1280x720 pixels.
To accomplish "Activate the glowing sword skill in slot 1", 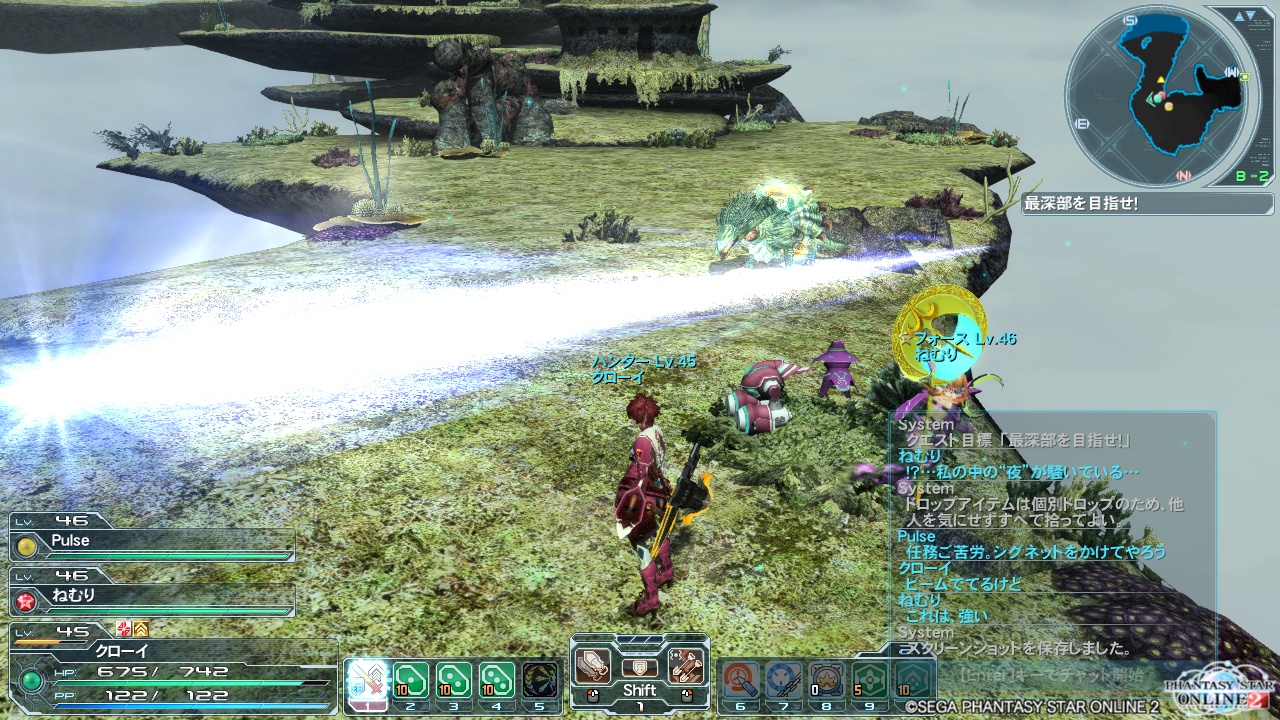I will [366, 680].
